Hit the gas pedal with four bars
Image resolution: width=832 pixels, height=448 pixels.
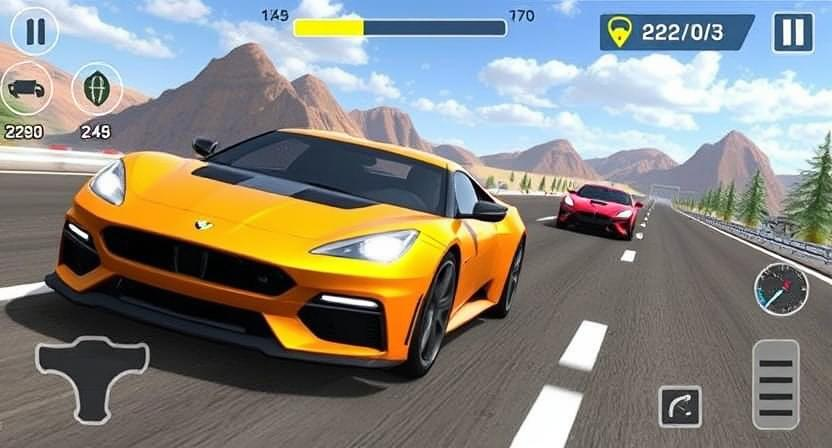[x=775, y=385]
